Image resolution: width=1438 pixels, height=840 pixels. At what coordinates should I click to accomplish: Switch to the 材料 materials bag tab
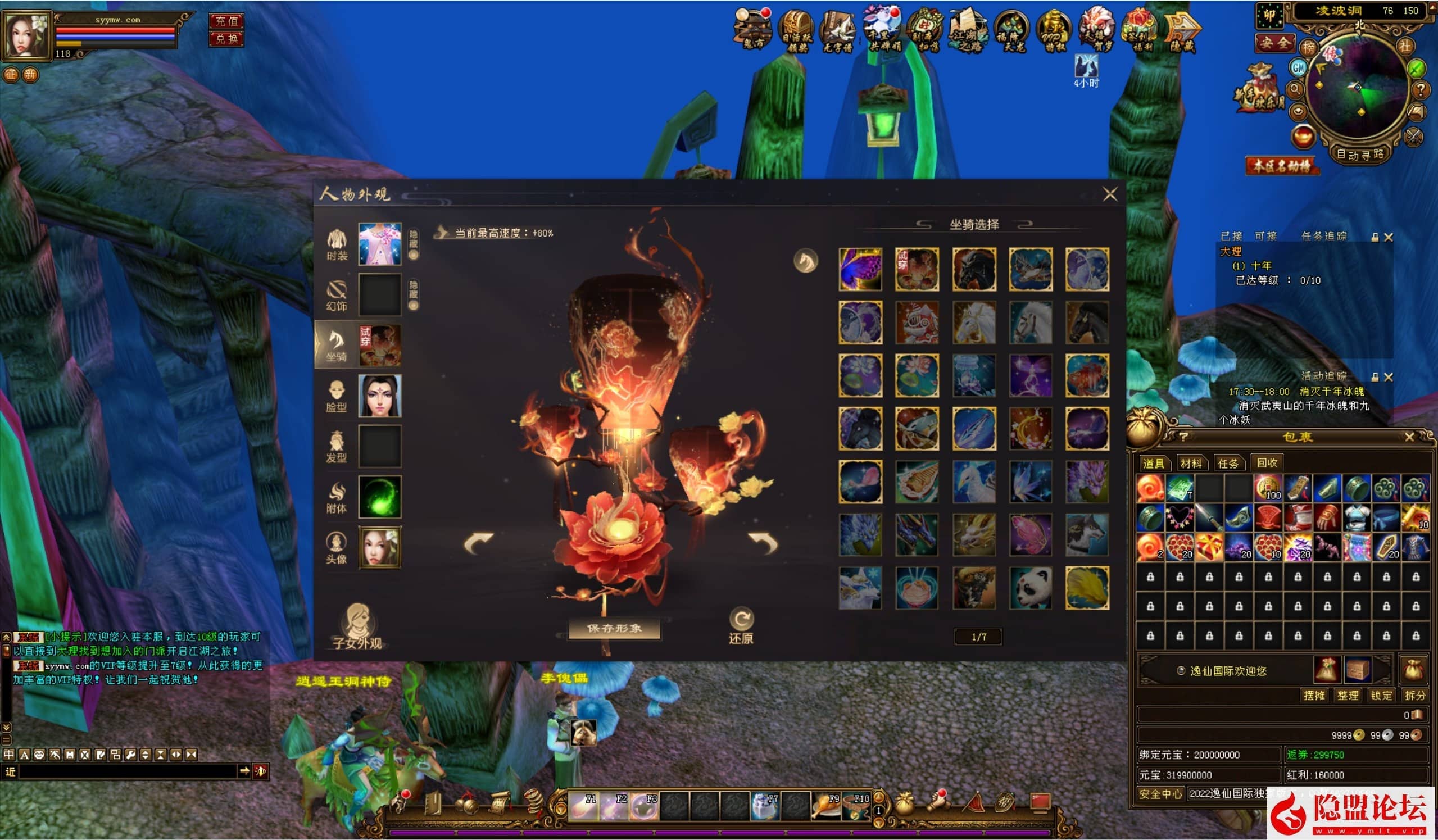pos(1190,464)
